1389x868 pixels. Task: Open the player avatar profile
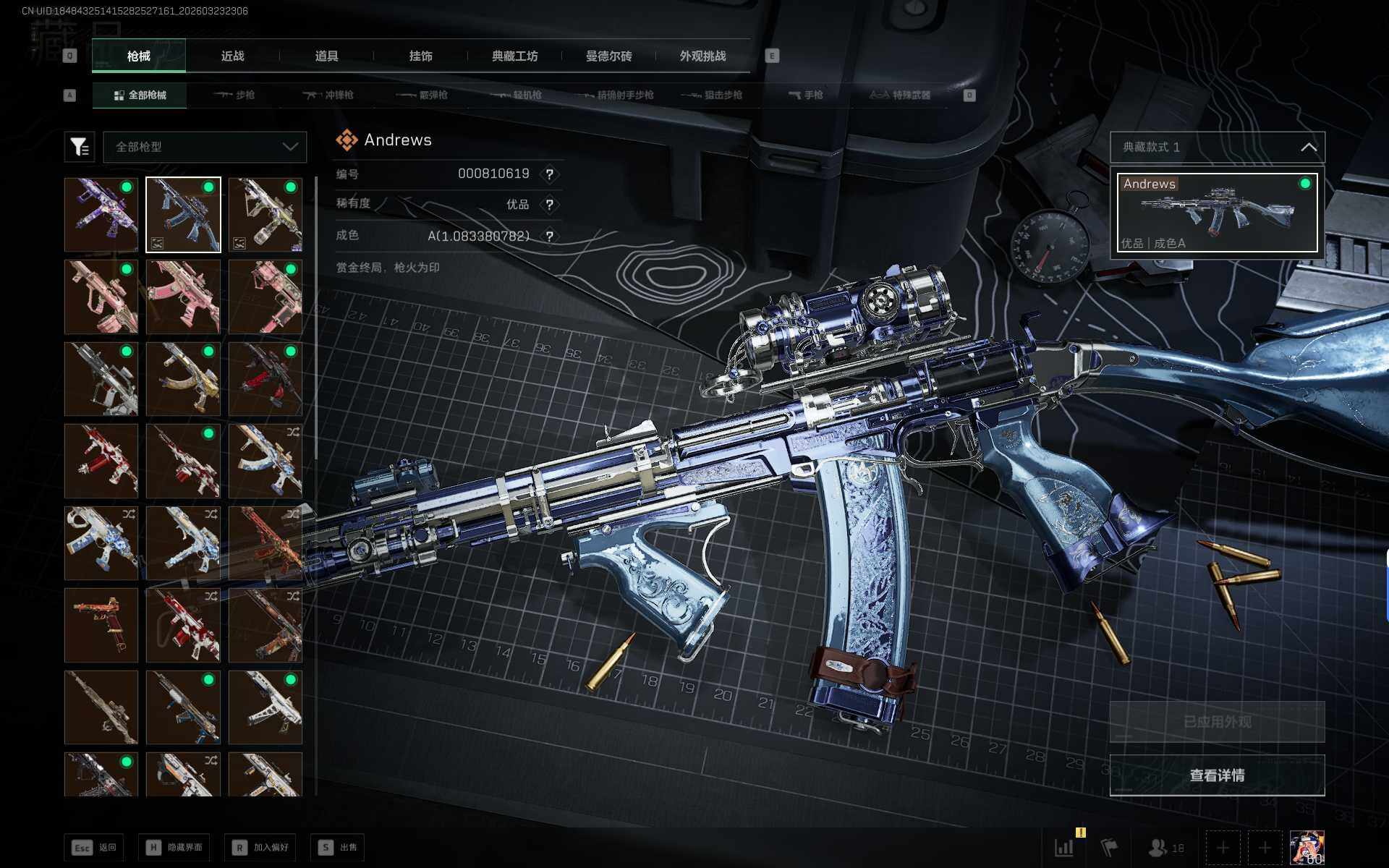[x=1307, y=847]
